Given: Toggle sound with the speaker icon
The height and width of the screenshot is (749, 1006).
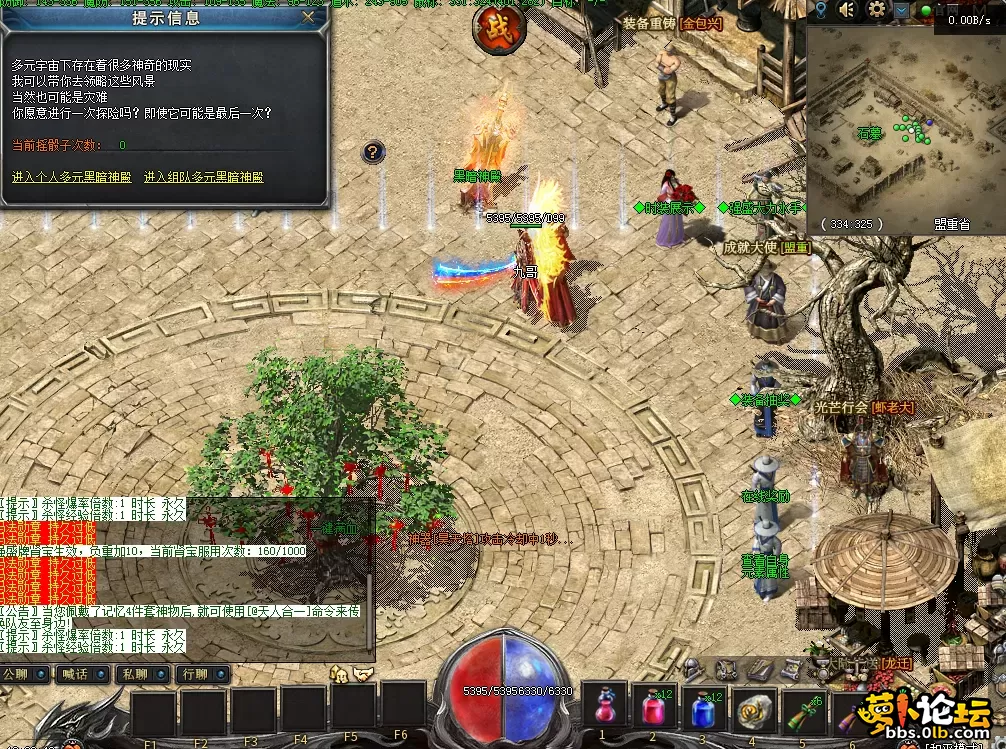Looking at the screenshot, I should (848, 10).
